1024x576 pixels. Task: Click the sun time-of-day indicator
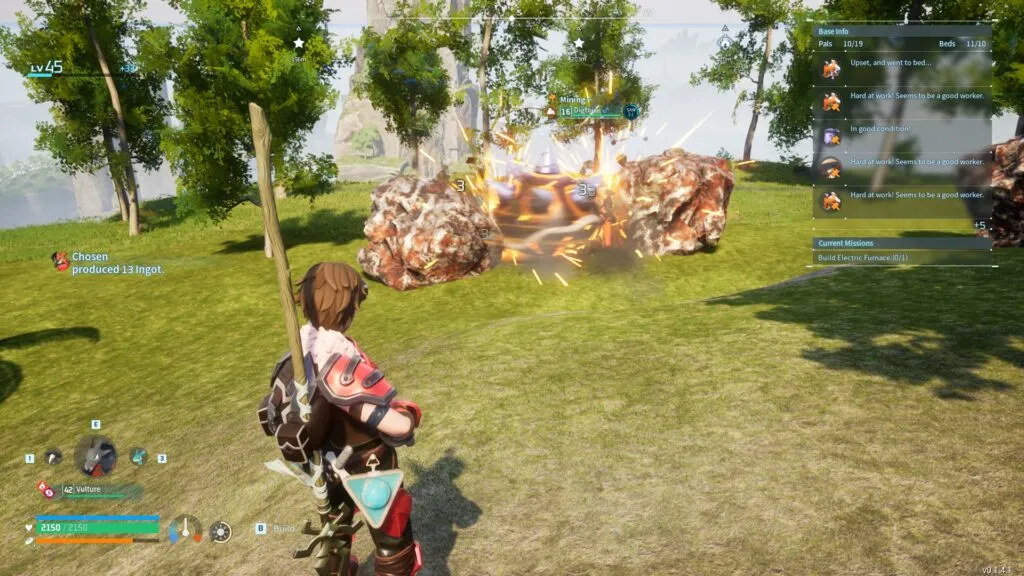[x=220, y=531]
